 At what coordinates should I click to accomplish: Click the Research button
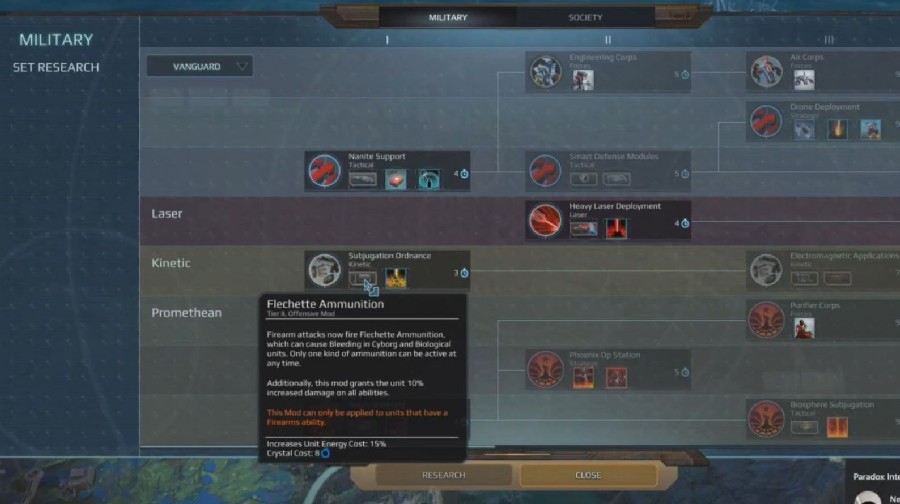(443, 475)
